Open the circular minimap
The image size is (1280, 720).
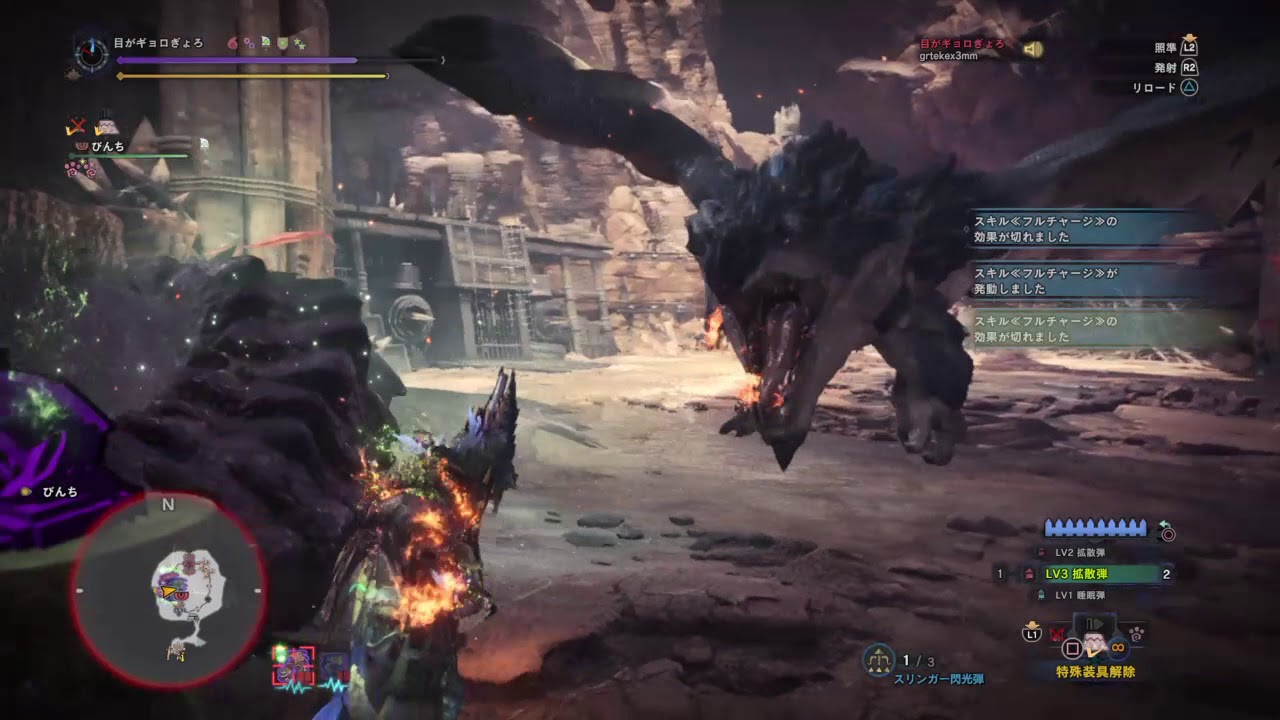click(168, 592)
